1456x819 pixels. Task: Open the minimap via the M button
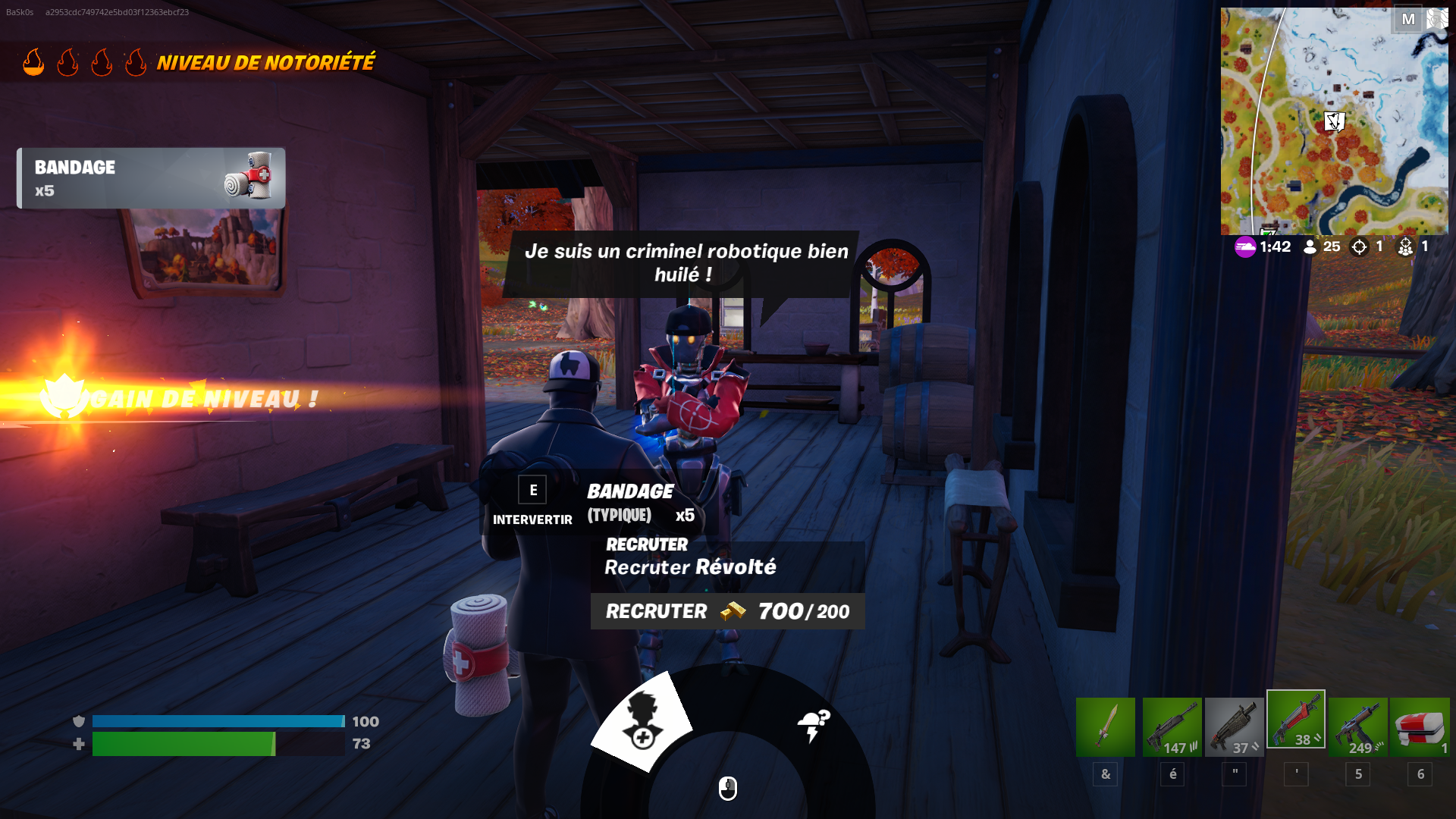(1409, 20)
